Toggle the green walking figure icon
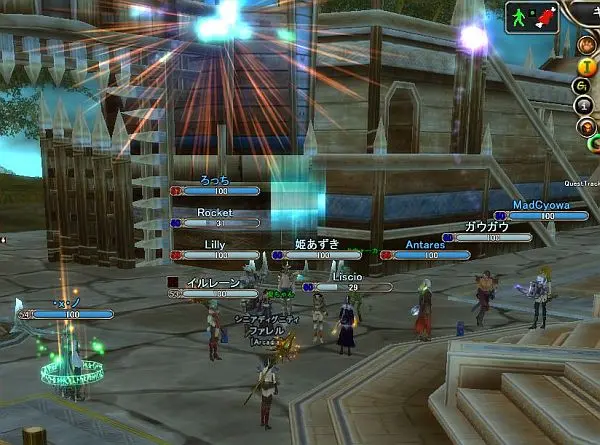600x445 pixels. coord(518,17)
